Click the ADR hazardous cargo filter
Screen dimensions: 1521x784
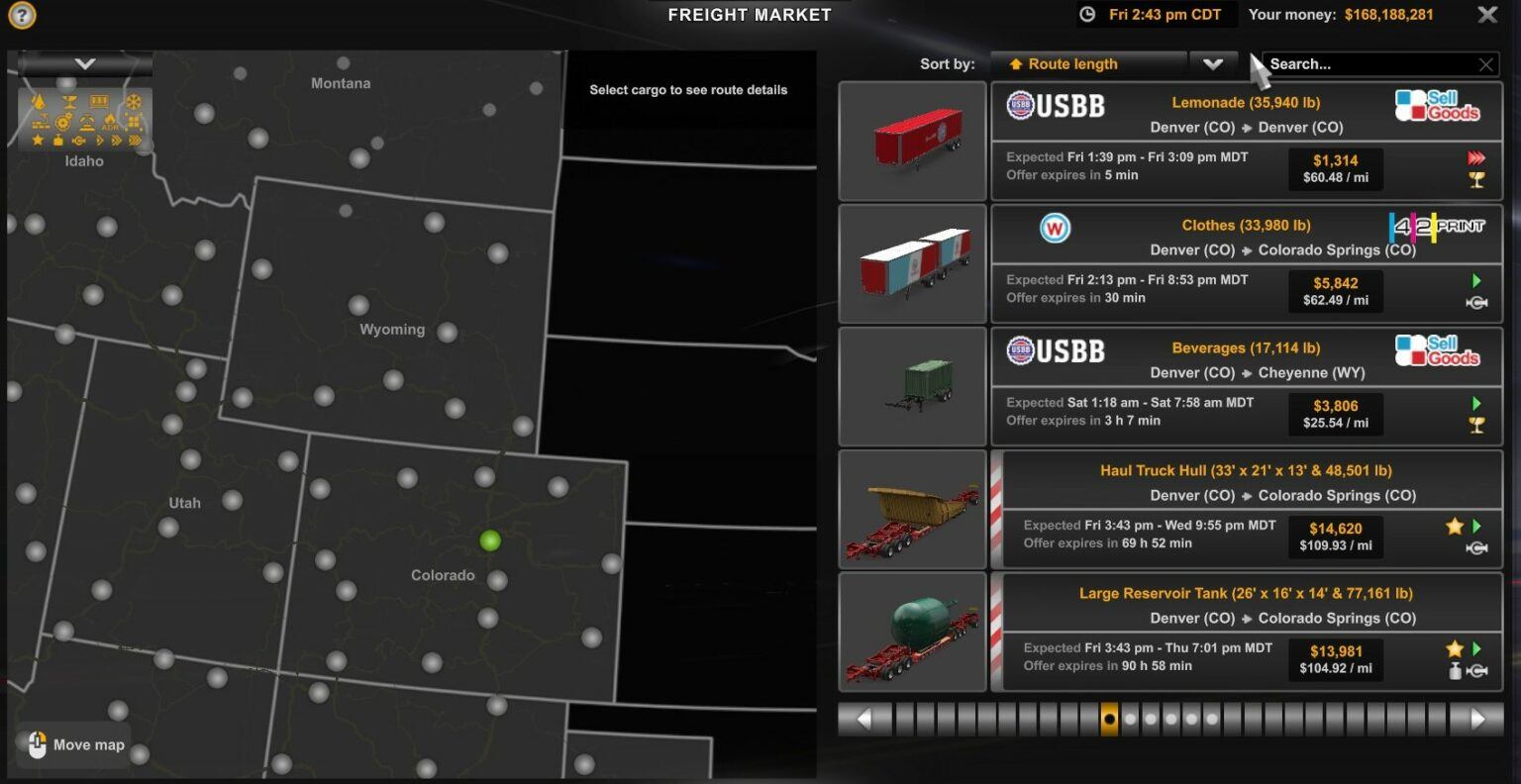click(x=110, y=124)
